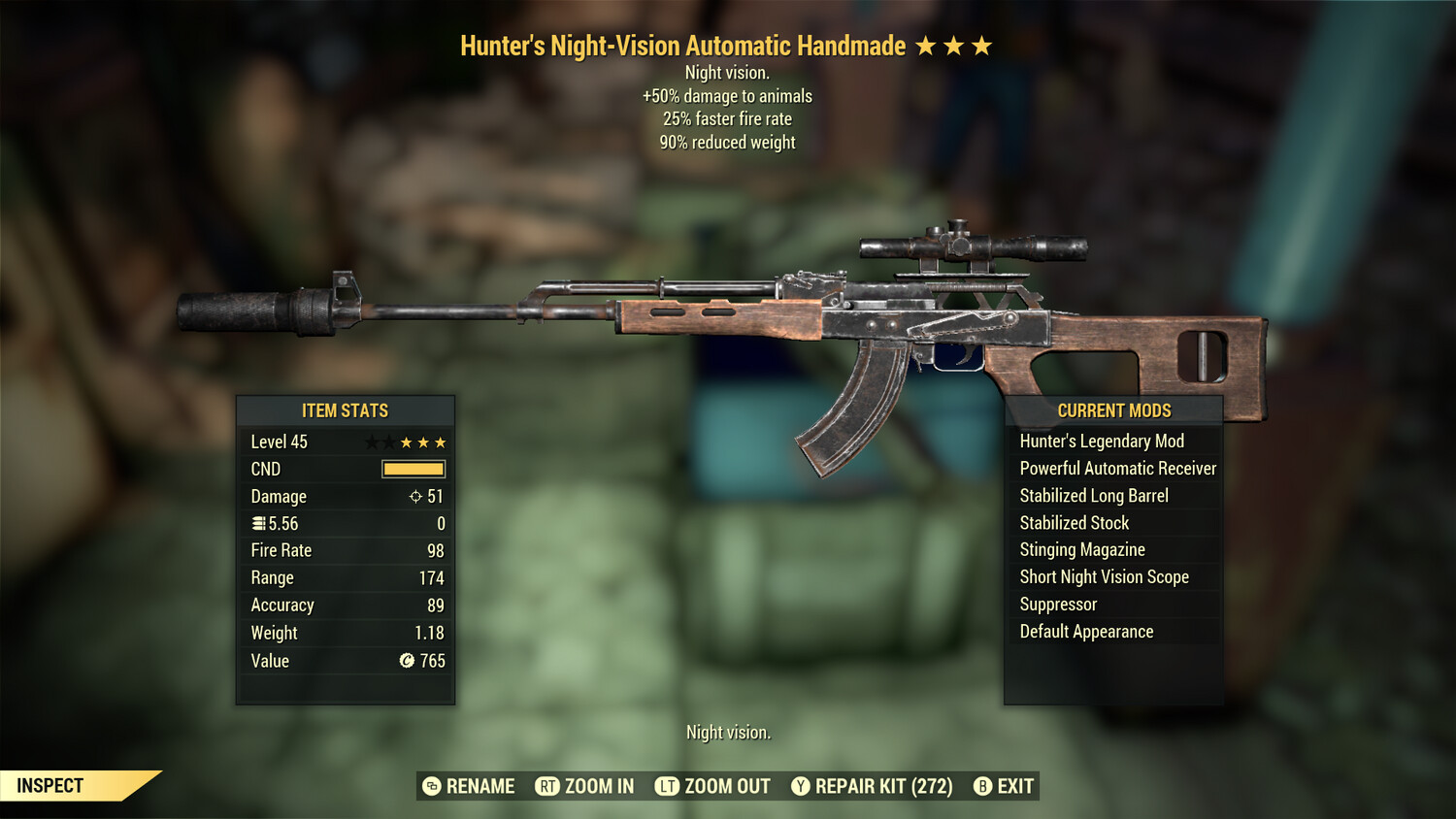Image resolution: width=1456 pixels, height=819 pixels.
Task: Click the LT zoom out button icon
Action: (x=665, y=786)
